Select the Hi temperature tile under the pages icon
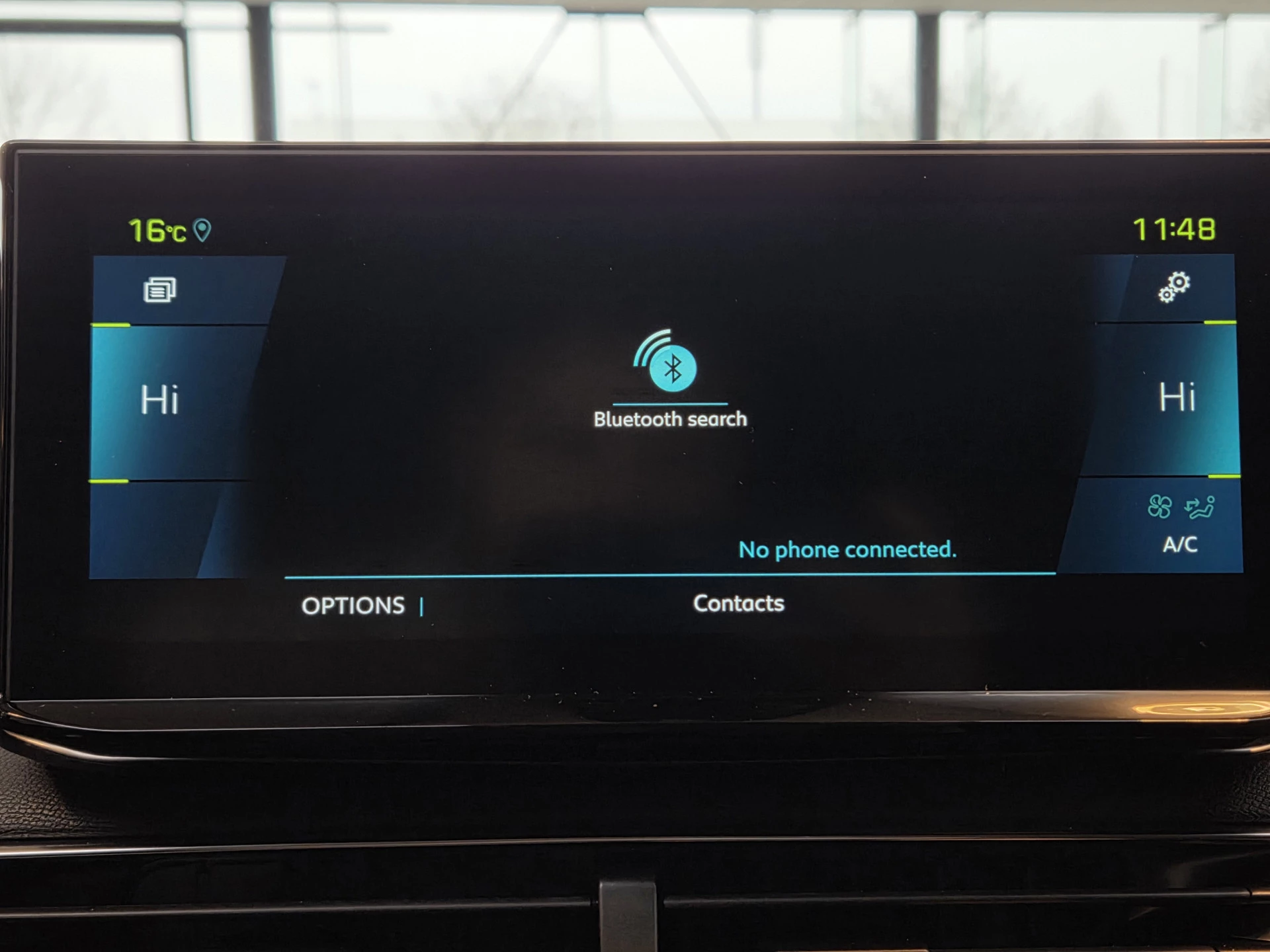The height and width of the screenshot is (952, 1270). pyautogui.click(x=159, y=401)
